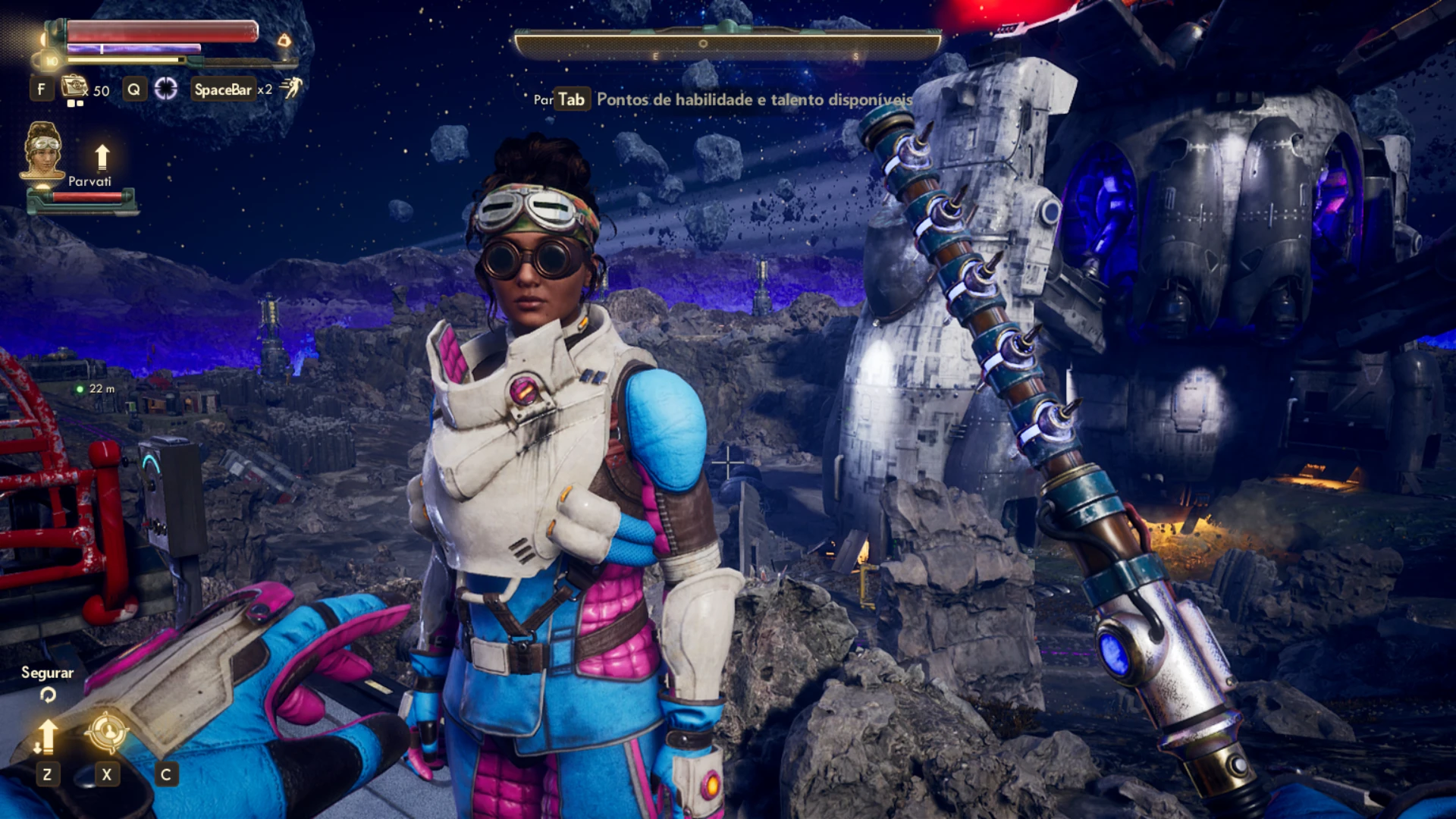Toggle the C keybind badge
Viewport: 1456px width, 819px height.
[167, 774]
